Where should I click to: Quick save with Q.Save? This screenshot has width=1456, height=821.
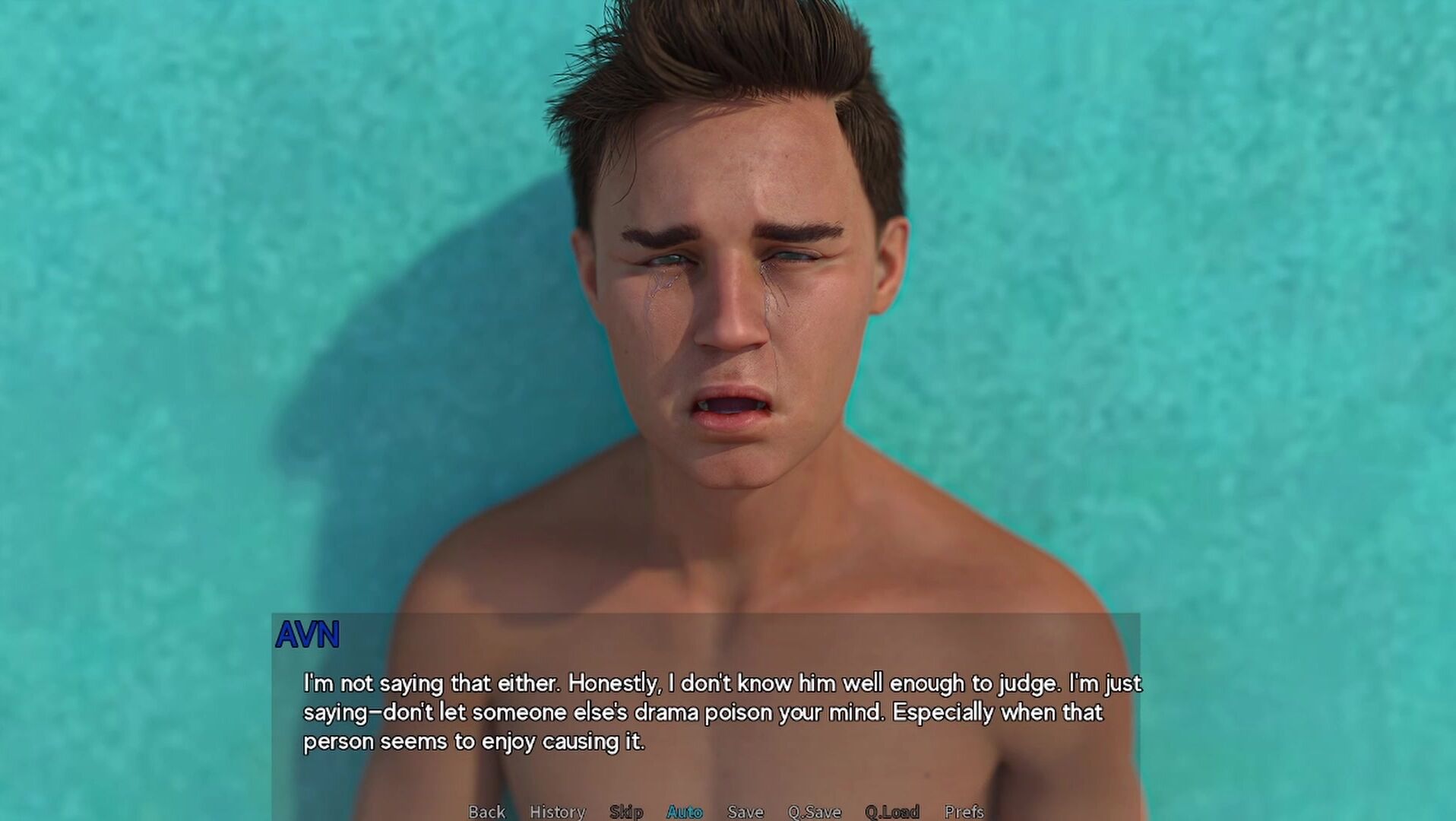point(814,812)
